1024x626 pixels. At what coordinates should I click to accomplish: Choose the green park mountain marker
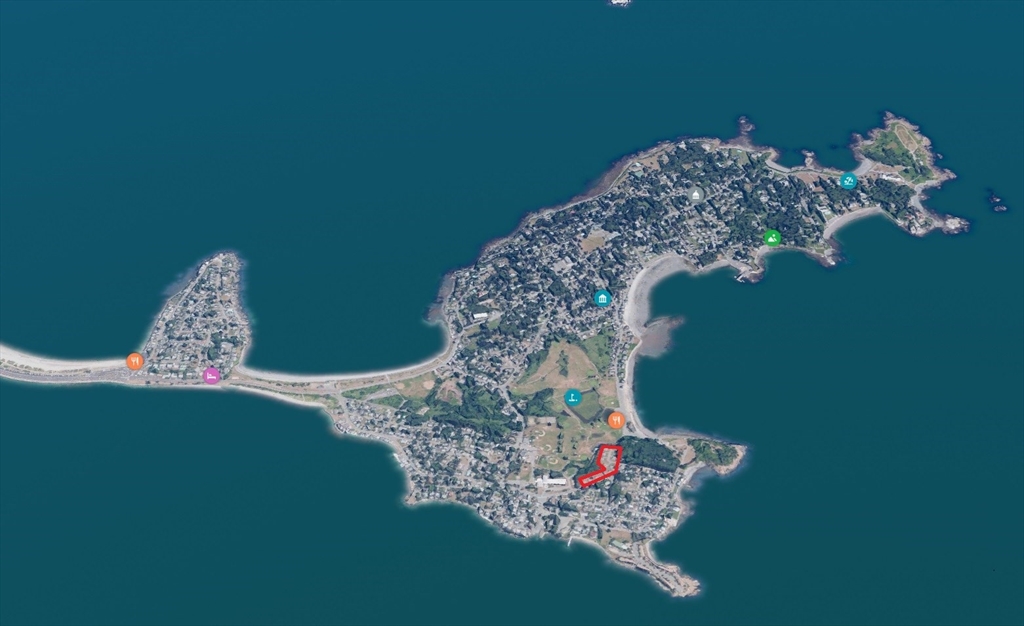pos(772,238)
